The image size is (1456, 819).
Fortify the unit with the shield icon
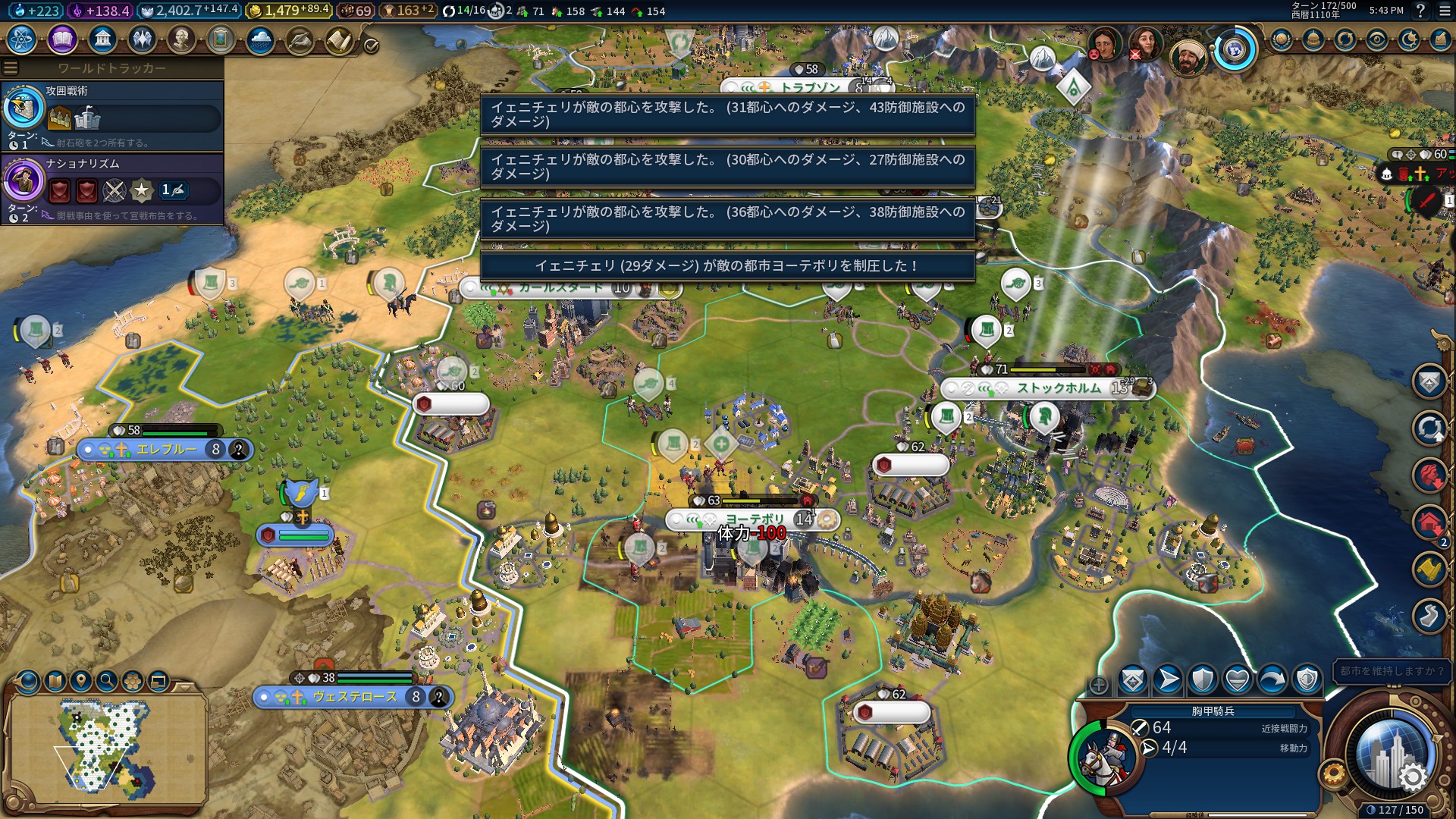pyautogui.click(x=1203, y=680)
